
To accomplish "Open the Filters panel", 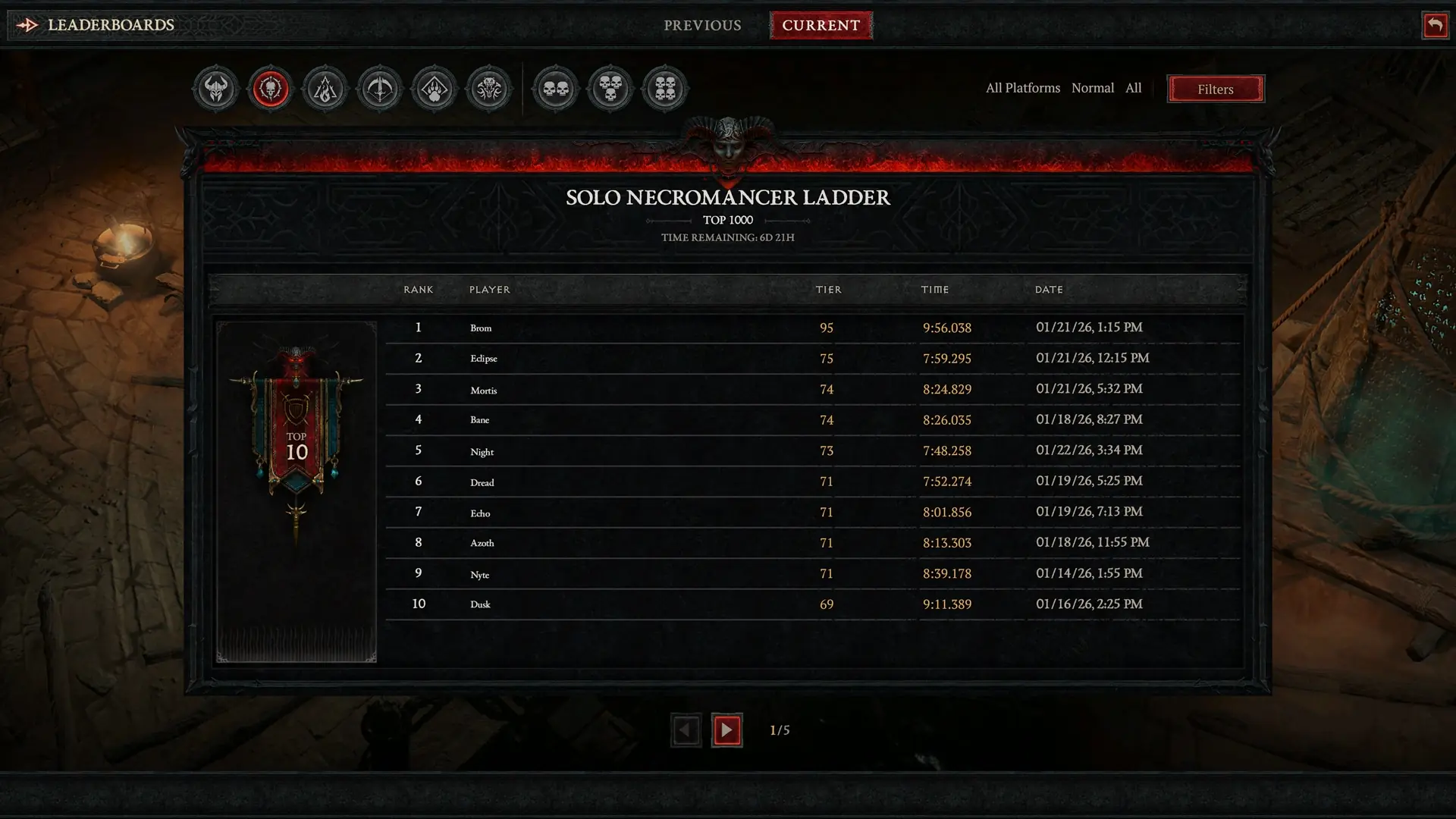I will pos(1215,89).
